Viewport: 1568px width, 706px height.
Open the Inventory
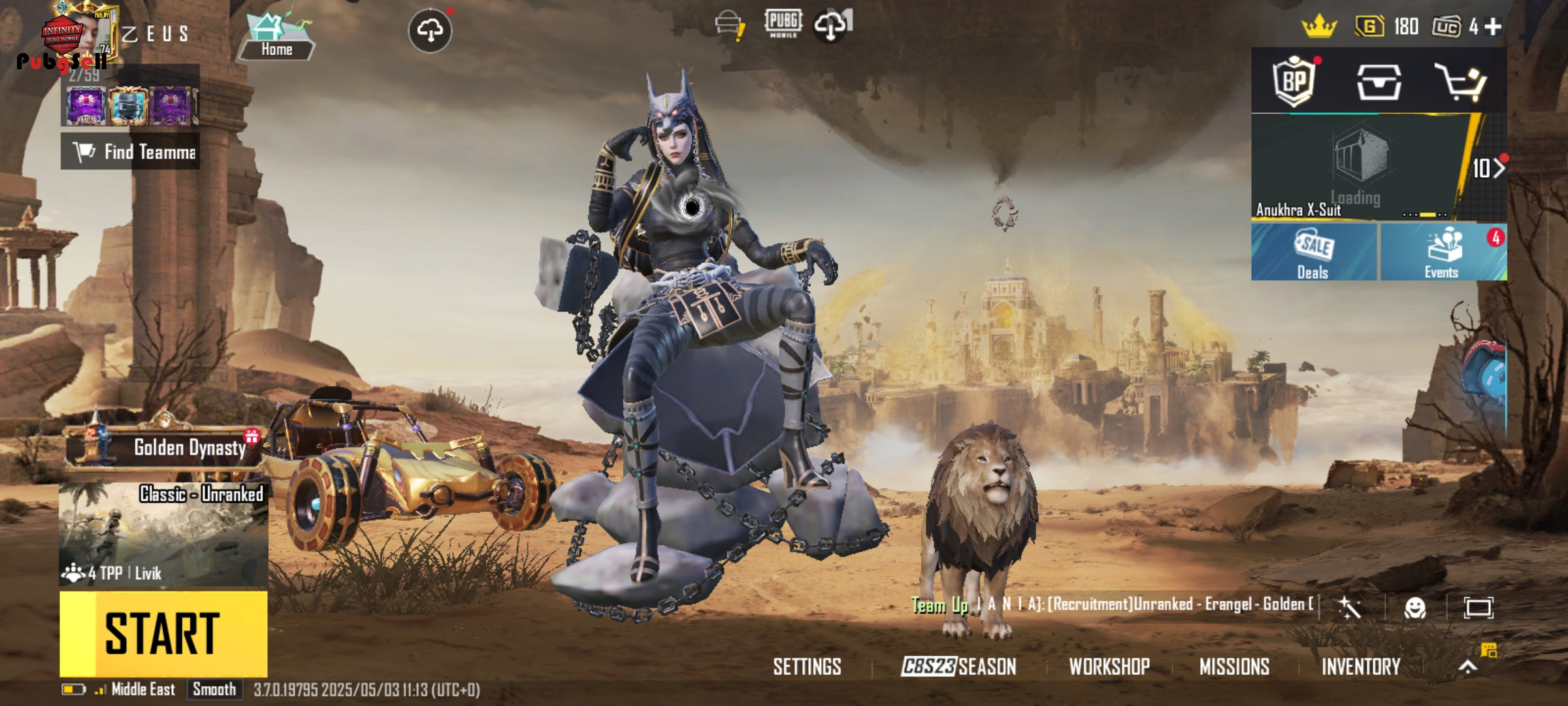click(x=1361, y=667)
